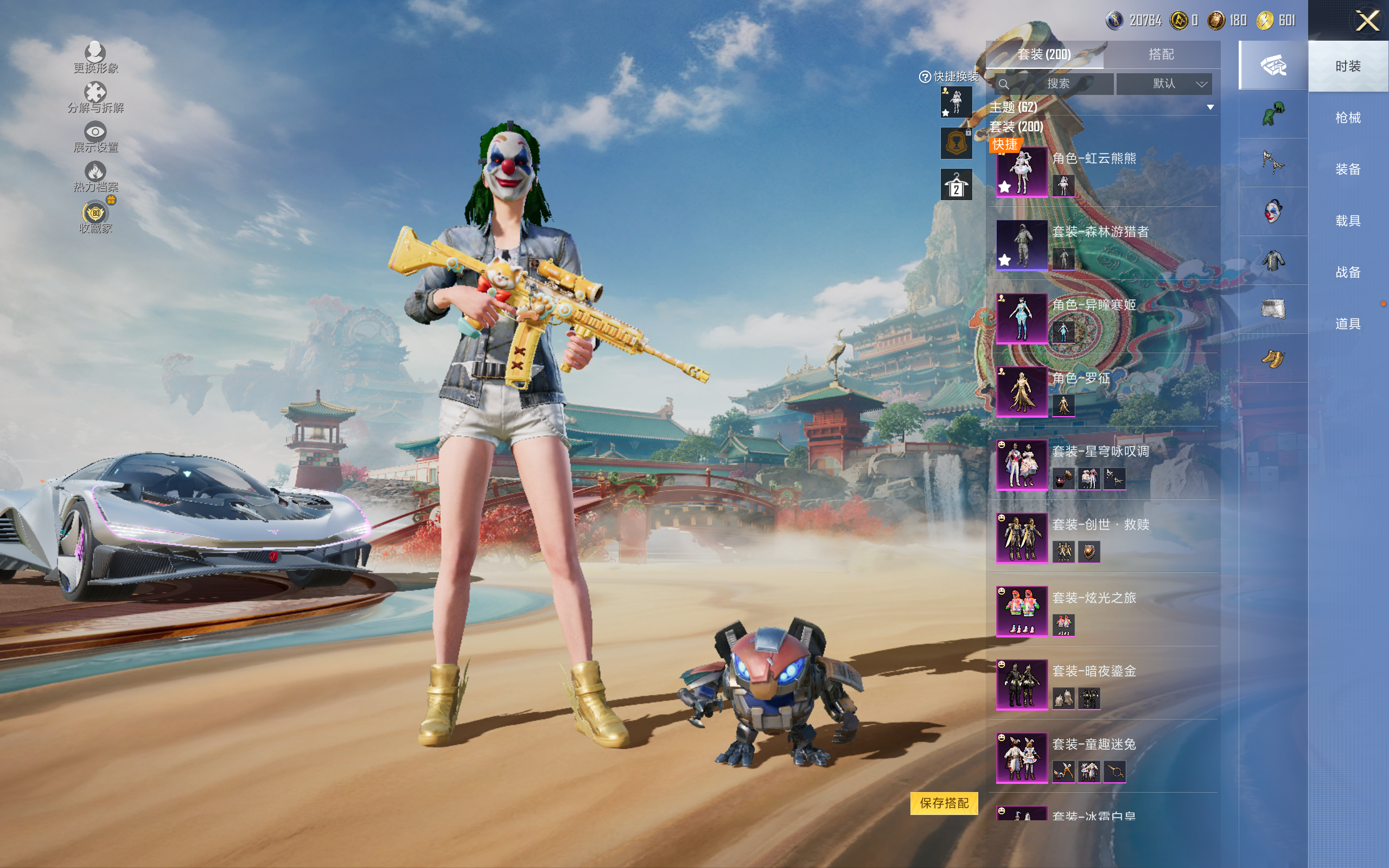Viewport: 1389px width, 868px height.
Task: Open the 收藏家 collector page
Action: [x=95, y=217]
